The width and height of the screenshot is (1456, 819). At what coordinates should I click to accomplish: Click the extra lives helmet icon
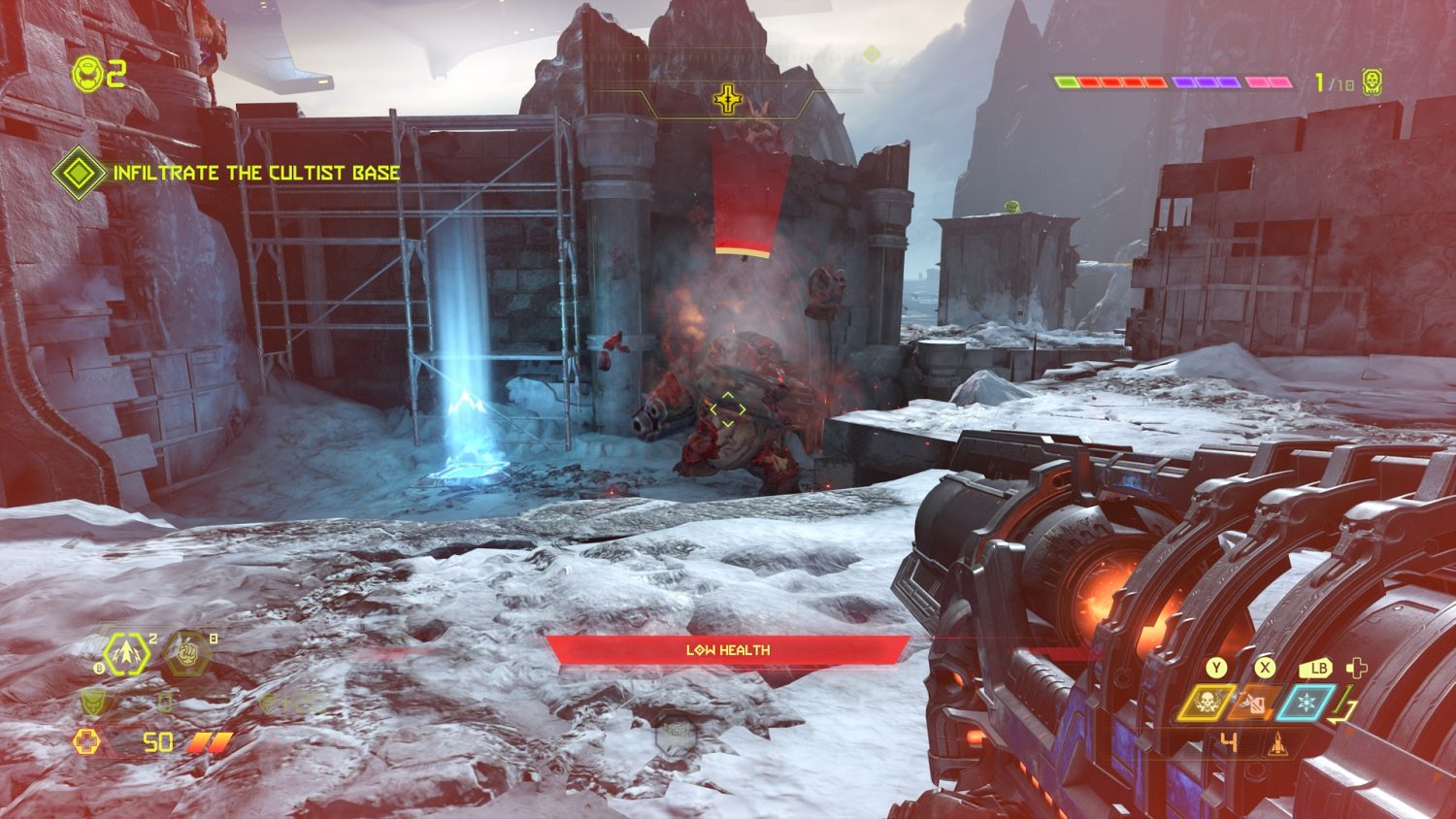coord(88,73)
